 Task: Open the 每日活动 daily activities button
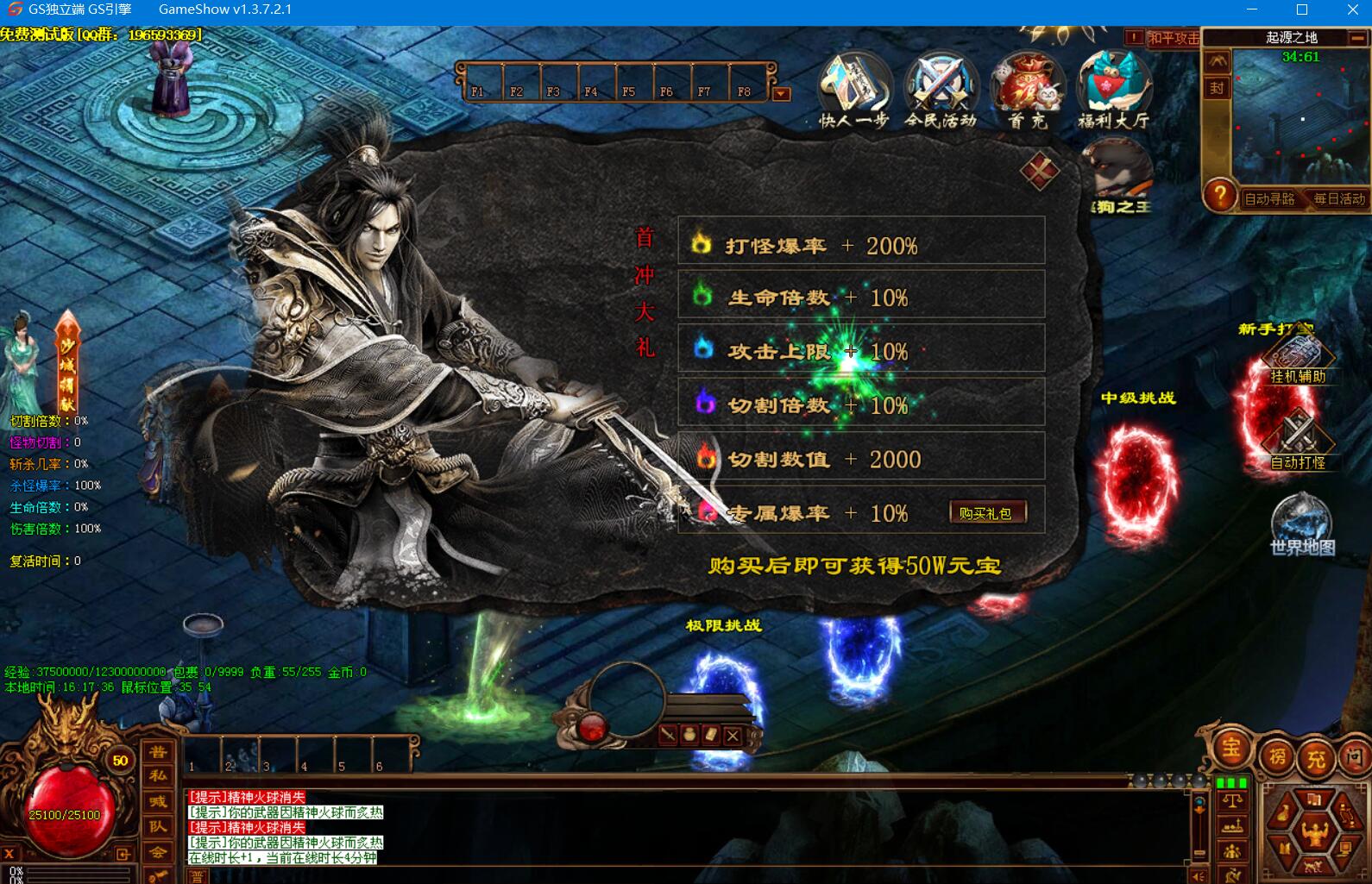coord(1339,198)
